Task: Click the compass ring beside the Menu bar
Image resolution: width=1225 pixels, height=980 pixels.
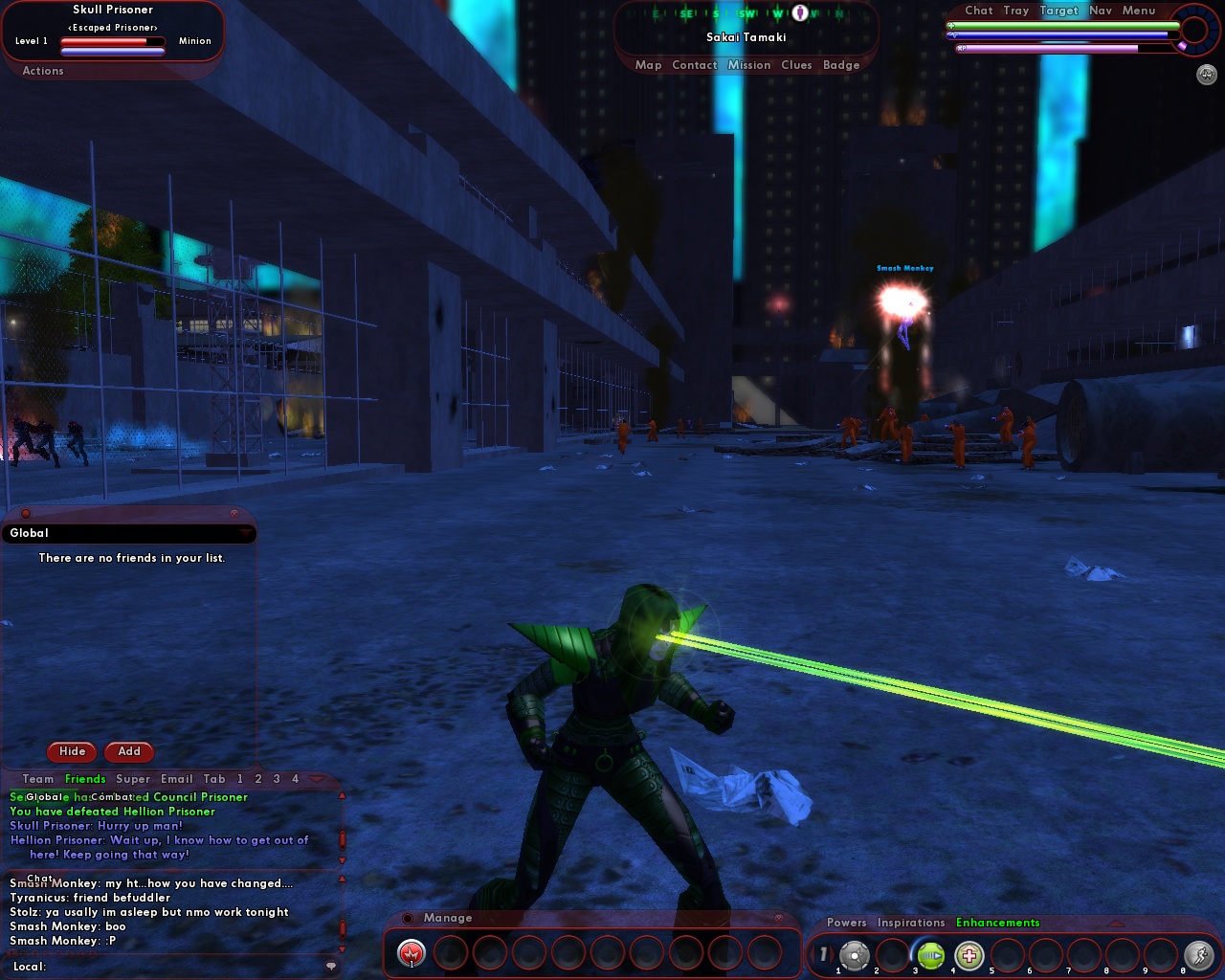Action: pyautogui.click(x=1192, y=30)
